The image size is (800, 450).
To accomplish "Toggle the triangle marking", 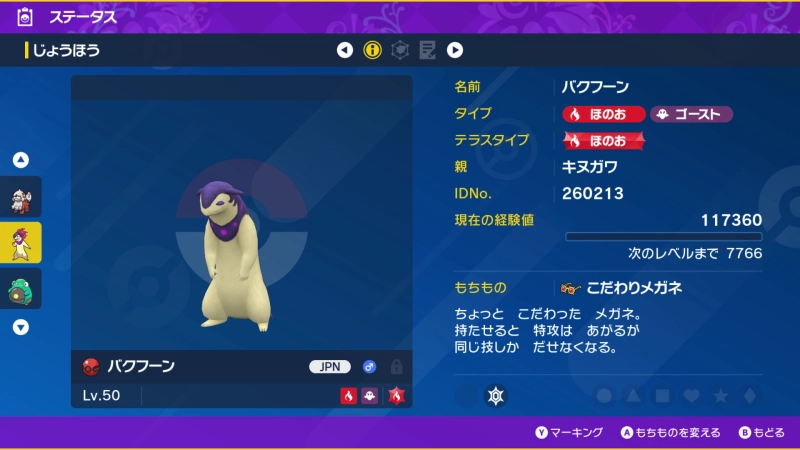I will [633, 396].
